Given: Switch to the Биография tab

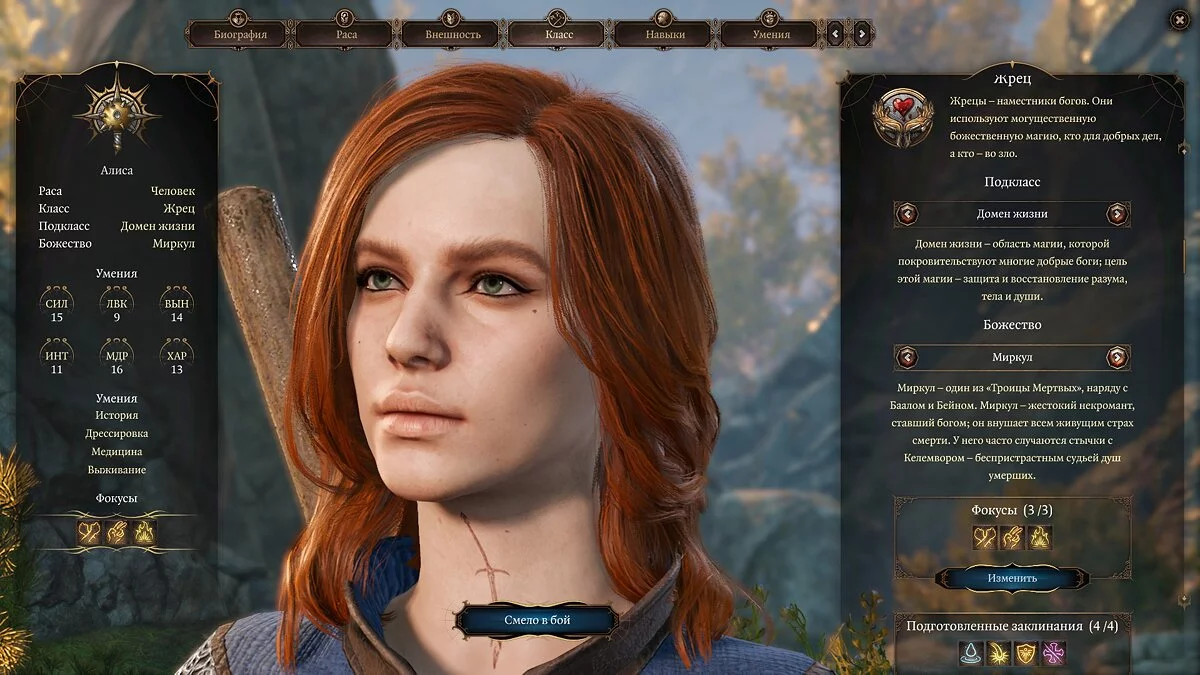Looking at the screenshot, I should click(x=240, y=35).
